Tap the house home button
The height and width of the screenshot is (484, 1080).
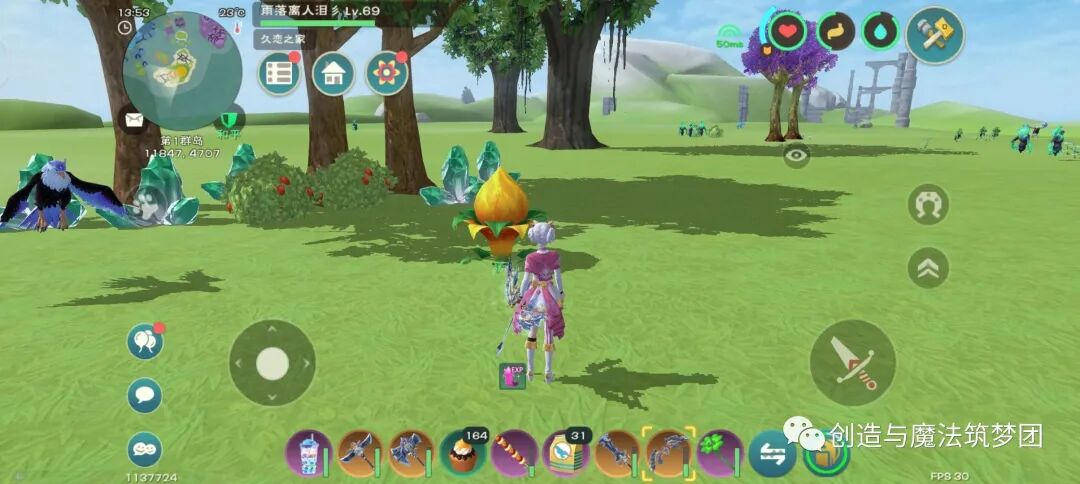coord(333,74)
